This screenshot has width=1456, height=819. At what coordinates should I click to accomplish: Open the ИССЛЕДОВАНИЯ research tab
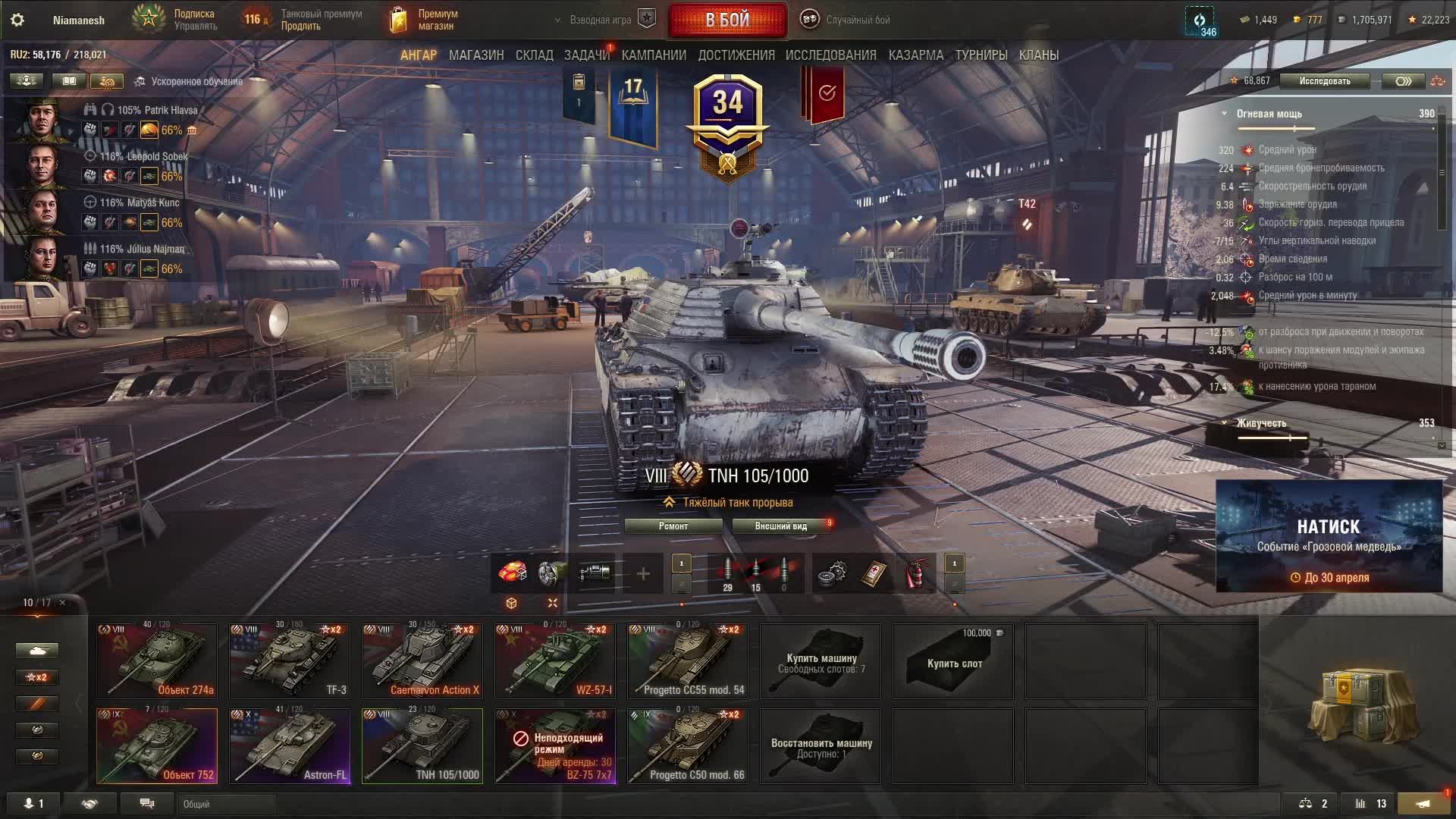tap(830, 55)
